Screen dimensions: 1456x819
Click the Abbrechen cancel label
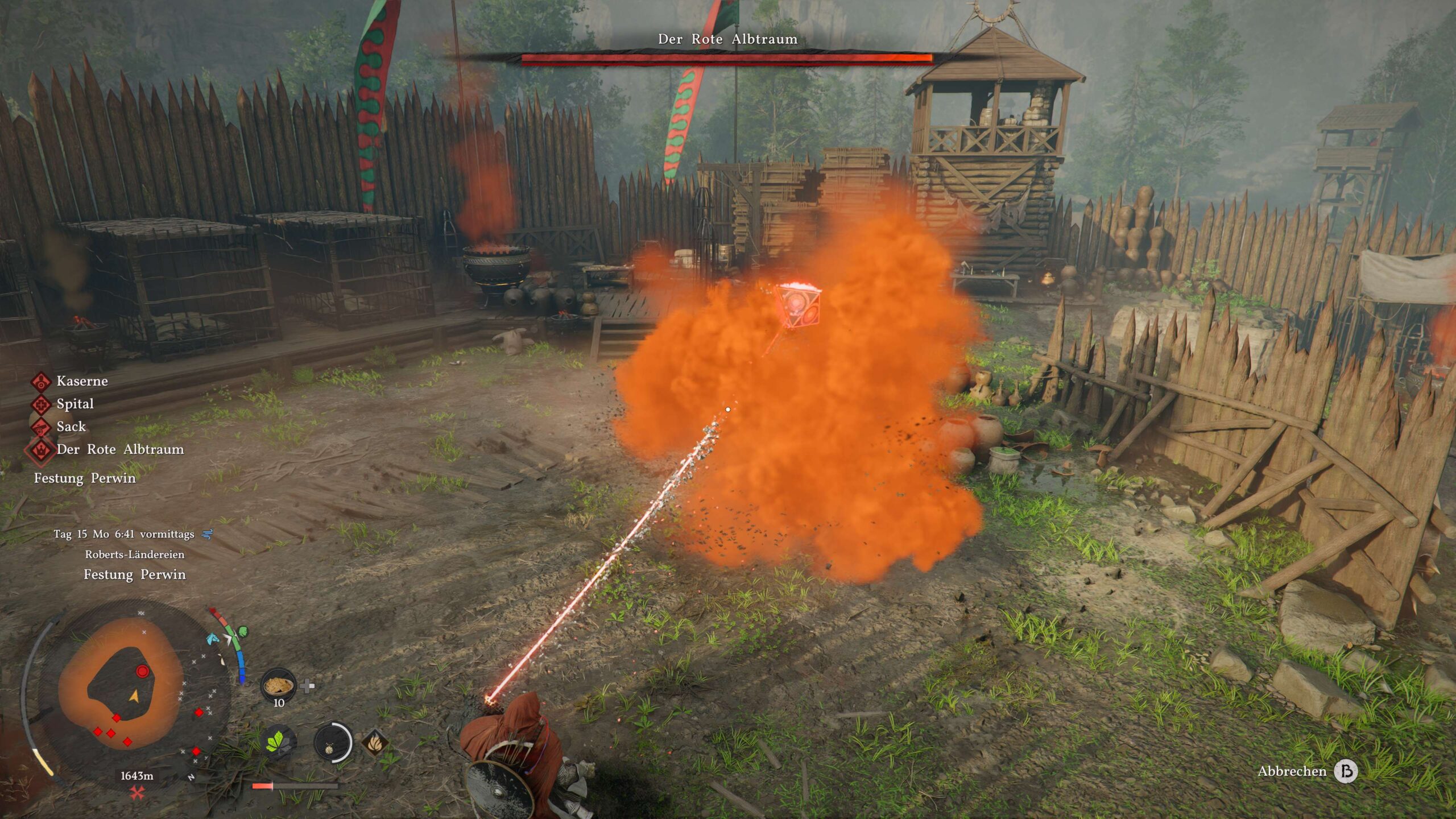pyautogui.click(x=1292, y=771)
